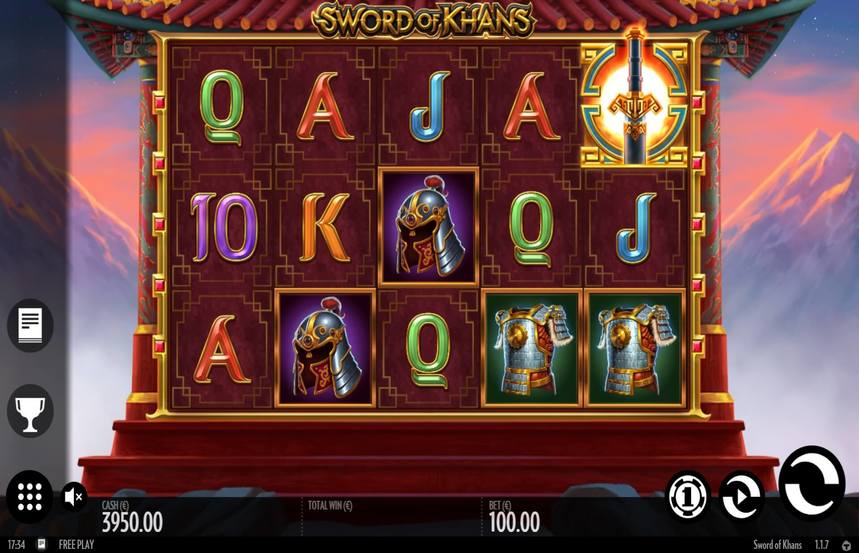
Task: Click the small icon after version 1.1.7
Action: [847, 545]
